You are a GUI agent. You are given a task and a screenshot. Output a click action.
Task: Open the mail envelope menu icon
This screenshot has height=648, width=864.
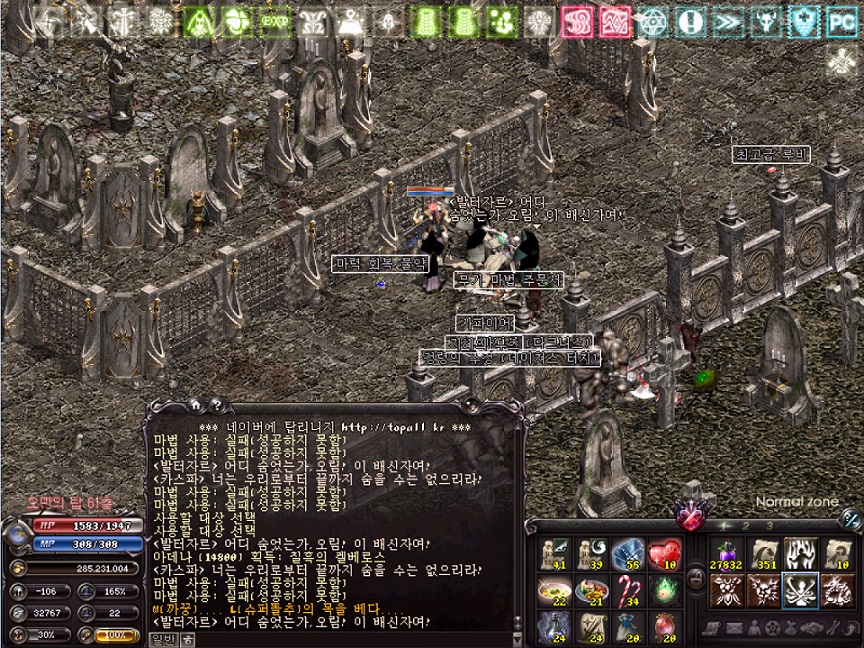[x=733, y=629]
